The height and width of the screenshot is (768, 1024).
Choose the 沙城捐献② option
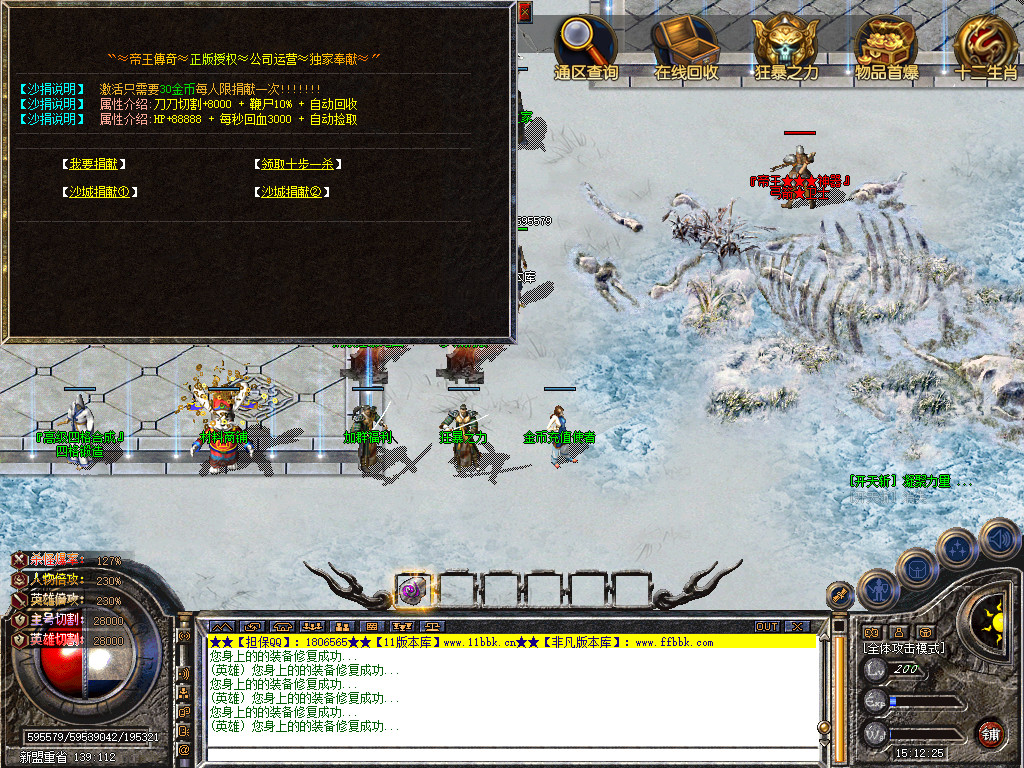(292, 192)
